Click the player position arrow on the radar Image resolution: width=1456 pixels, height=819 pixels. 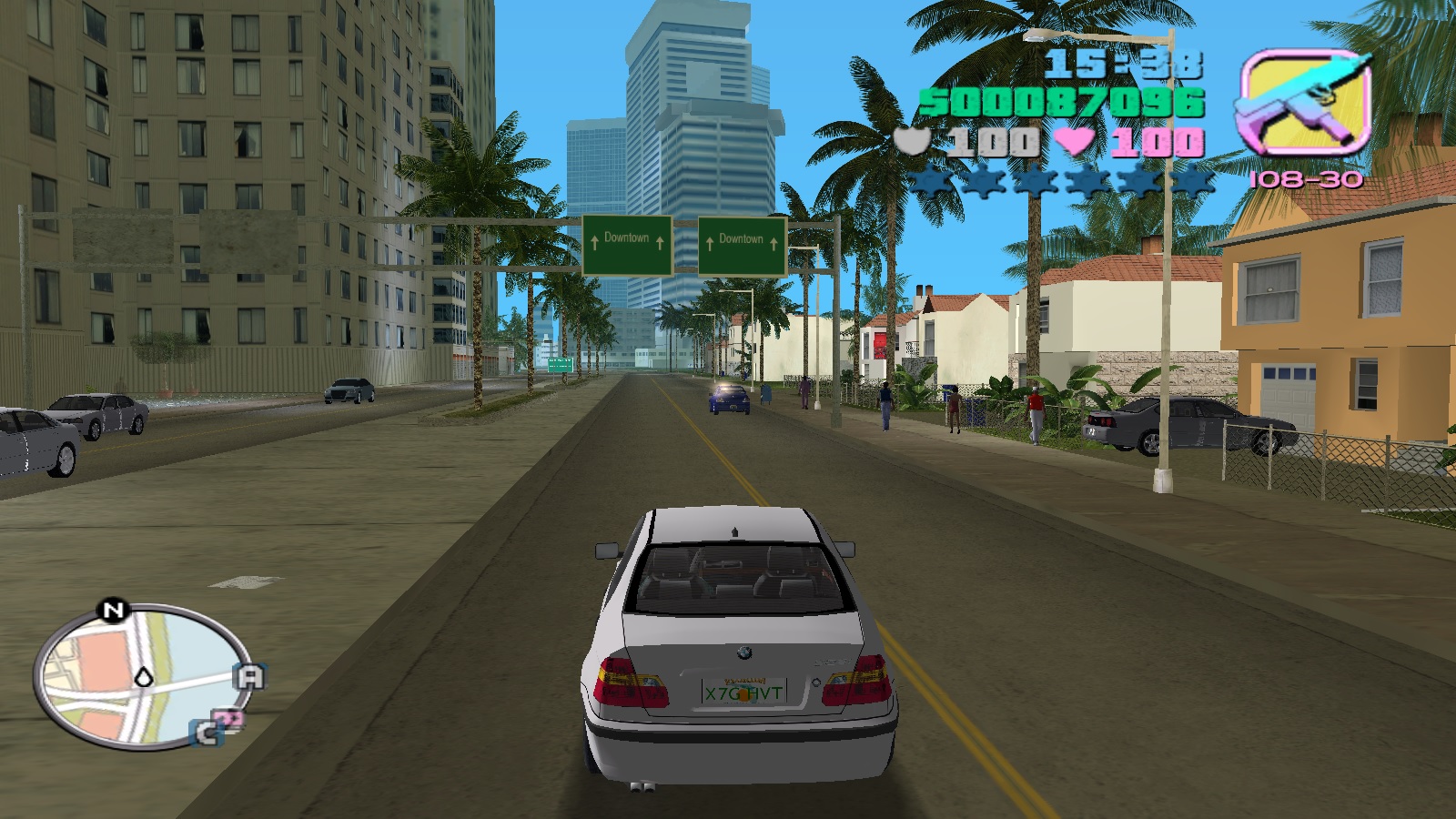coord(144,676)
